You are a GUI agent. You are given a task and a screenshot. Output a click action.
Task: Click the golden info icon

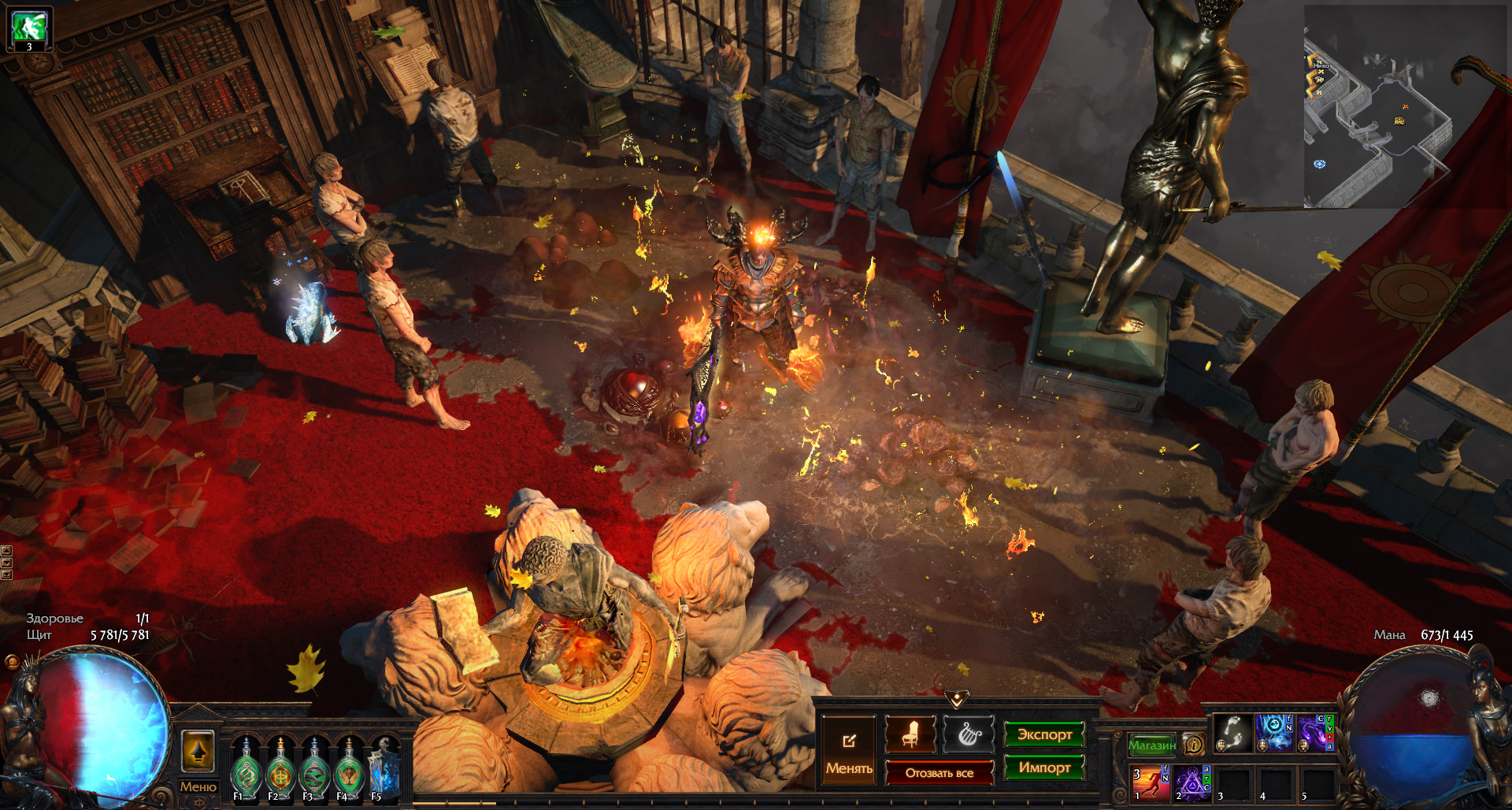click(x=1194, y=745)
